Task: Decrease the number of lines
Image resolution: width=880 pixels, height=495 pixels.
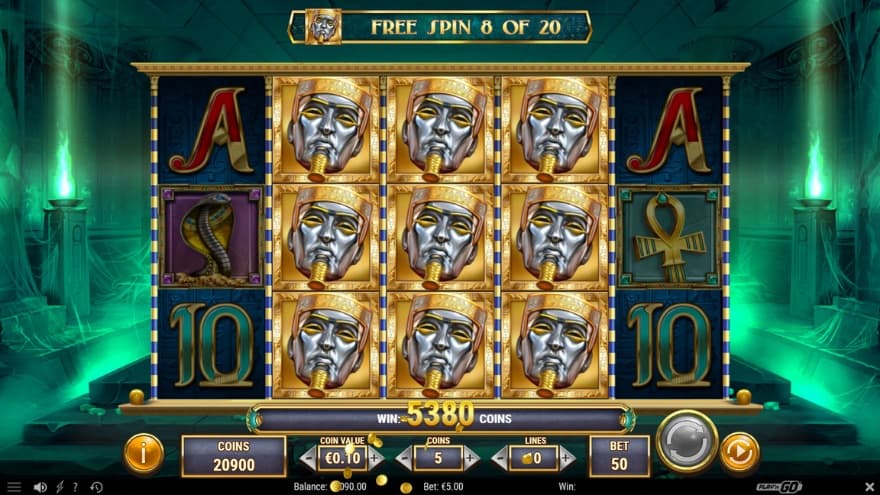Action: tap(499, 458)
